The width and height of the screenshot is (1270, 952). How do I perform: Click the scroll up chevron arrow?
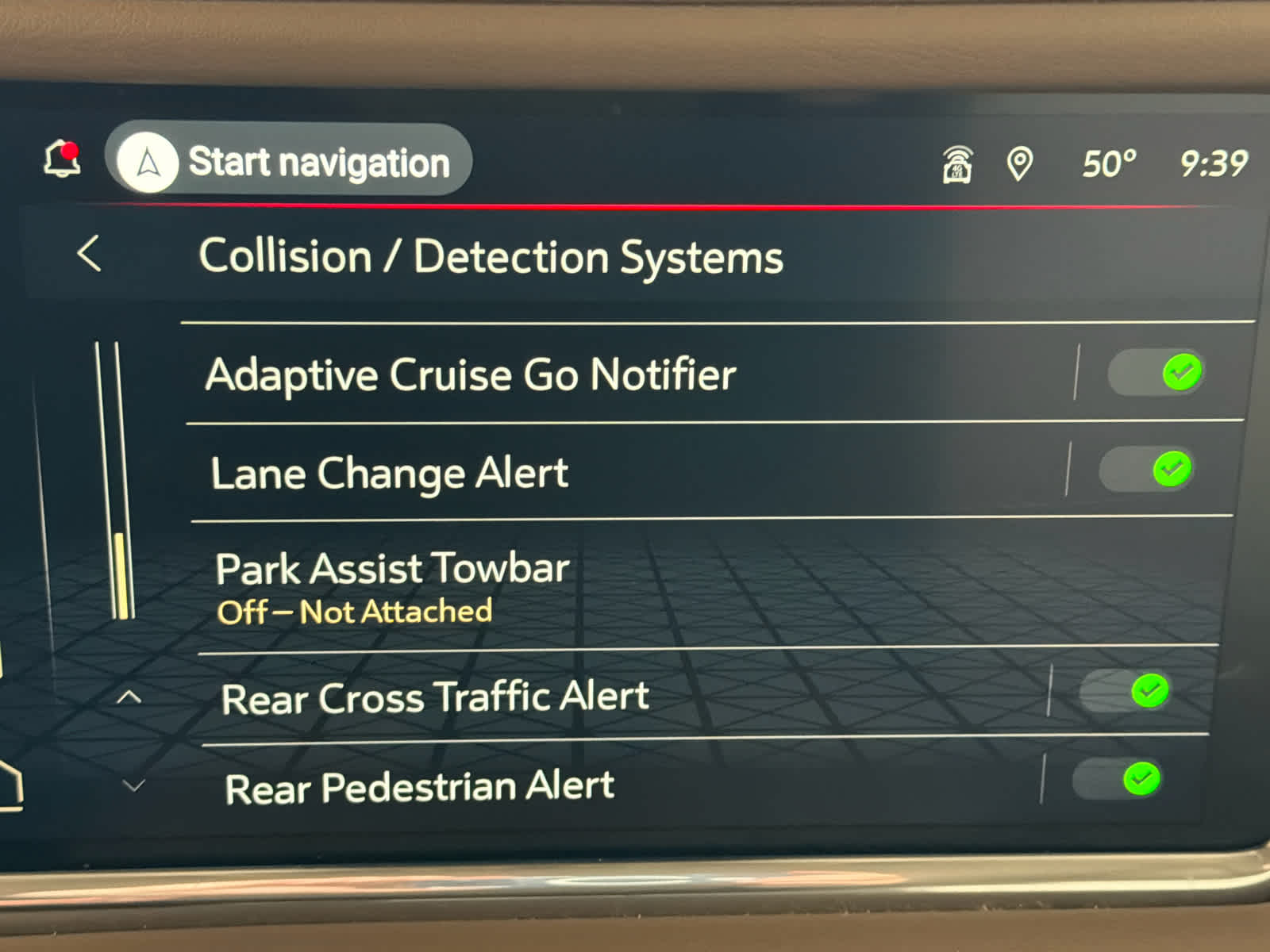pyautogui.click(x=129, y=697)
